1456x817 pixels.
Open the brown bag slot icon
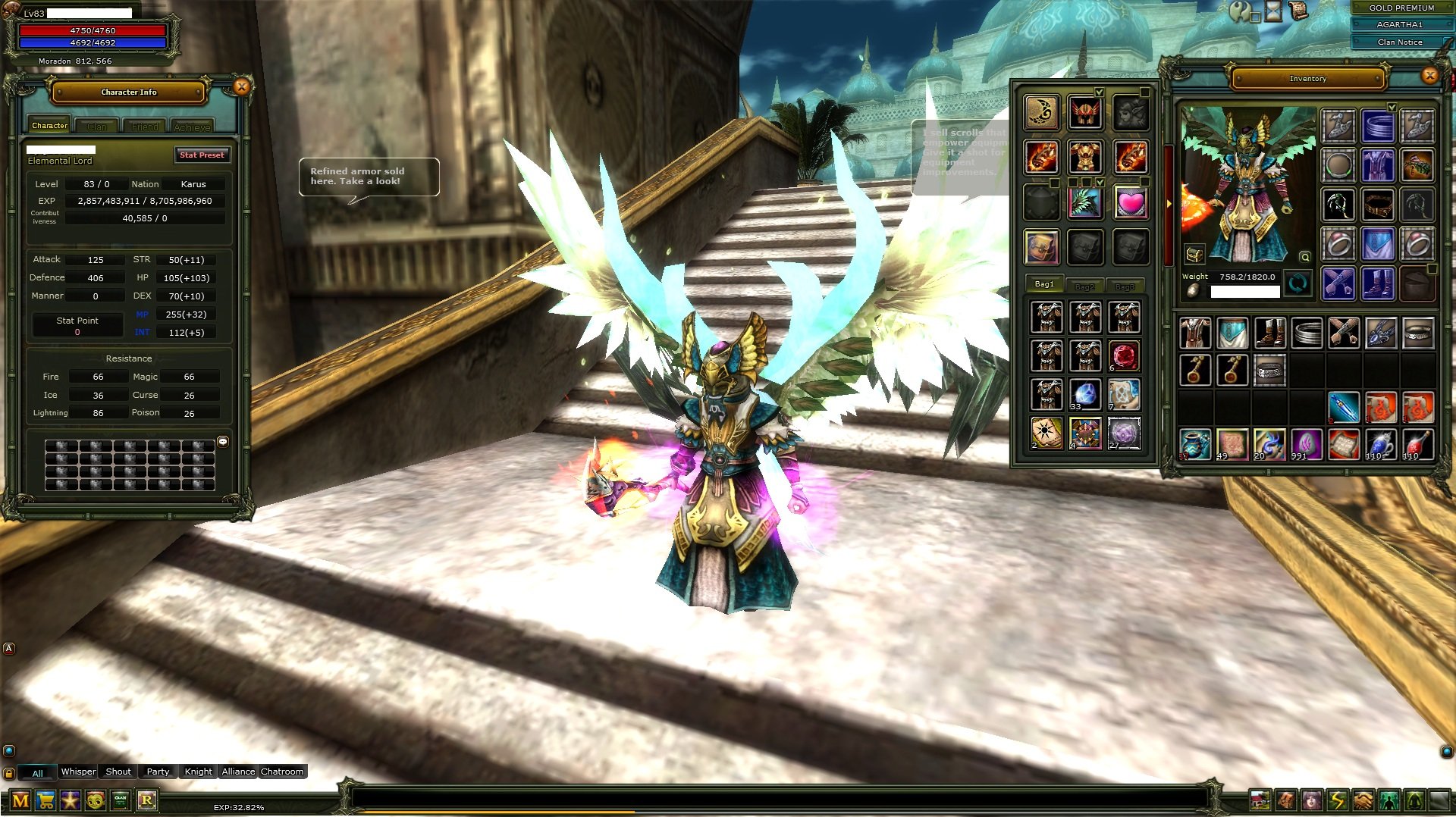1042,246
